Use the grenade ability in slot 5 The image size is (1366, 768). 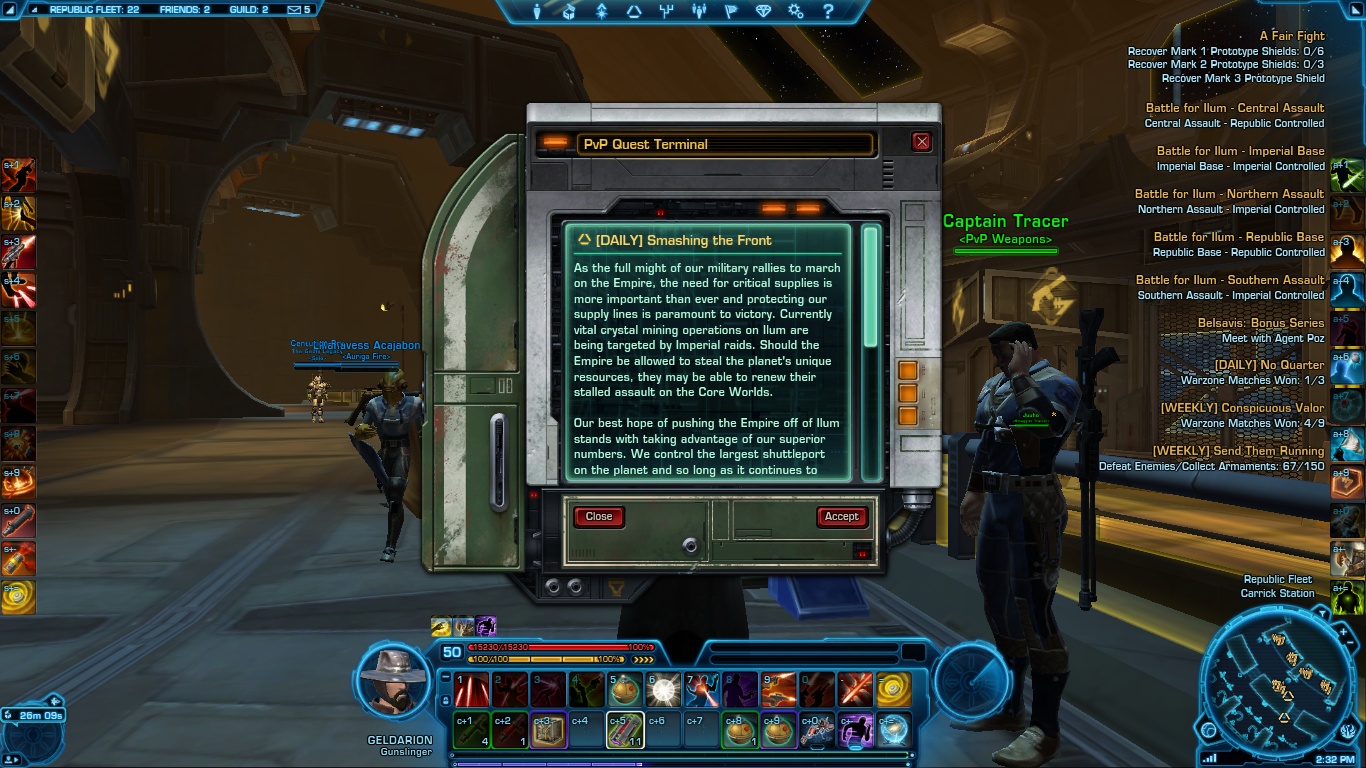click(x=625, y=689)
